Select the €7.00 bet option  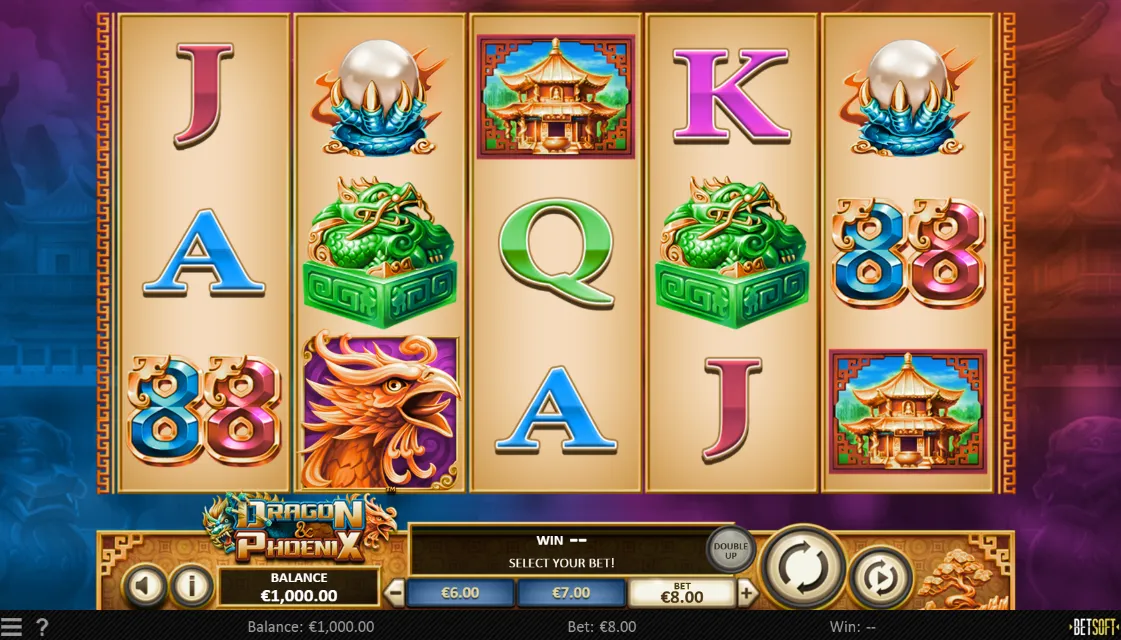click(571, 593)
